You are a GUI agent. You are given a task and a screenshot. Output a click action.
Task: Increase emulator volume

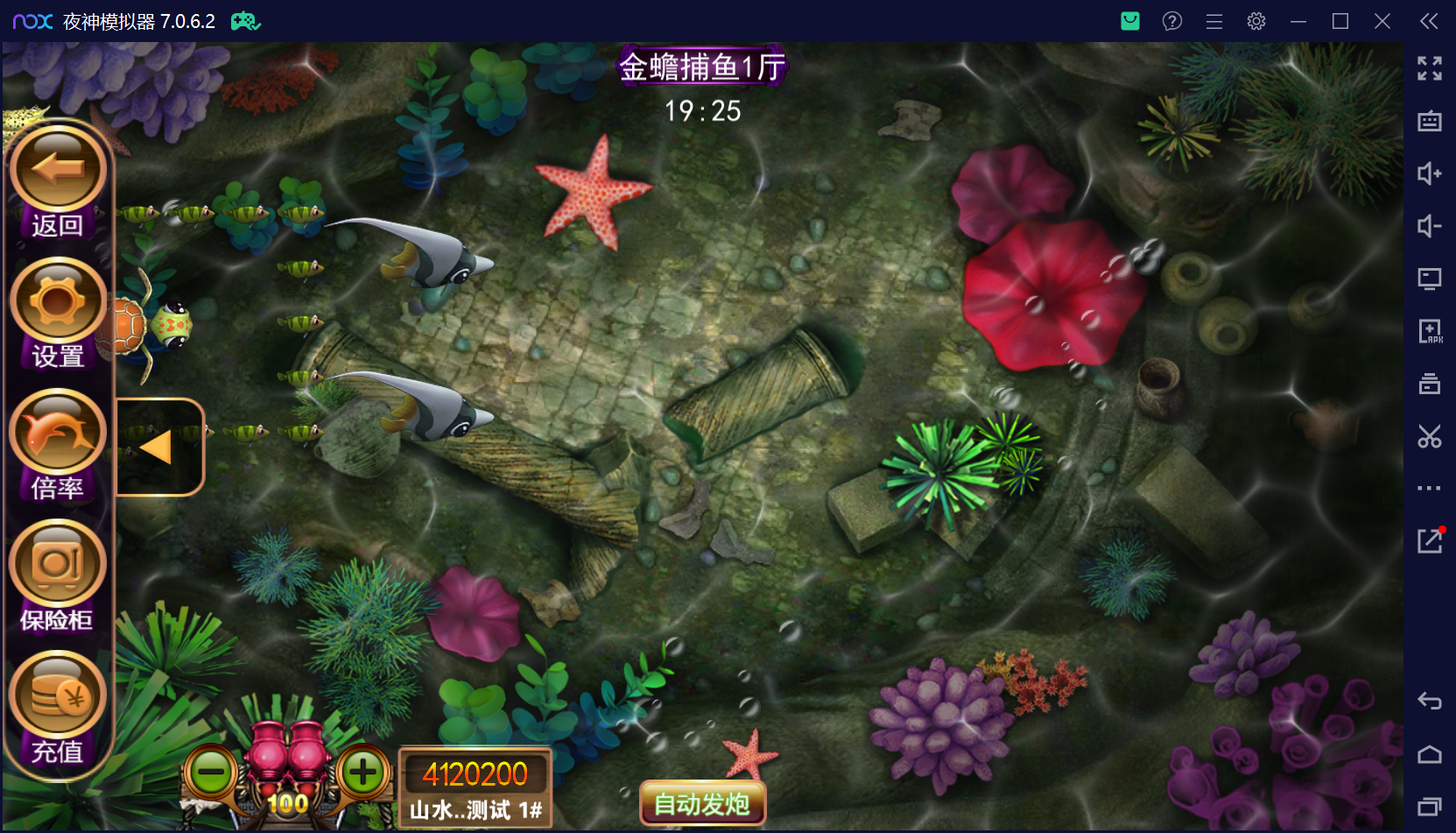[1430, 174]
